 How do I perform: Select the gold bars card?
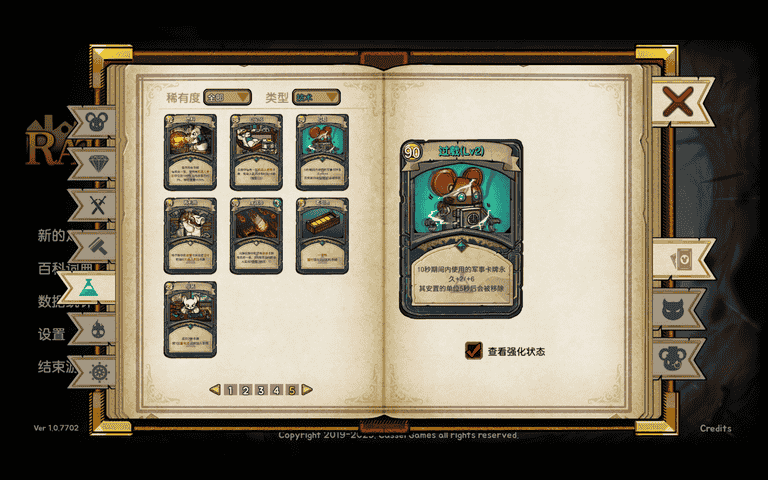point(322,235)
